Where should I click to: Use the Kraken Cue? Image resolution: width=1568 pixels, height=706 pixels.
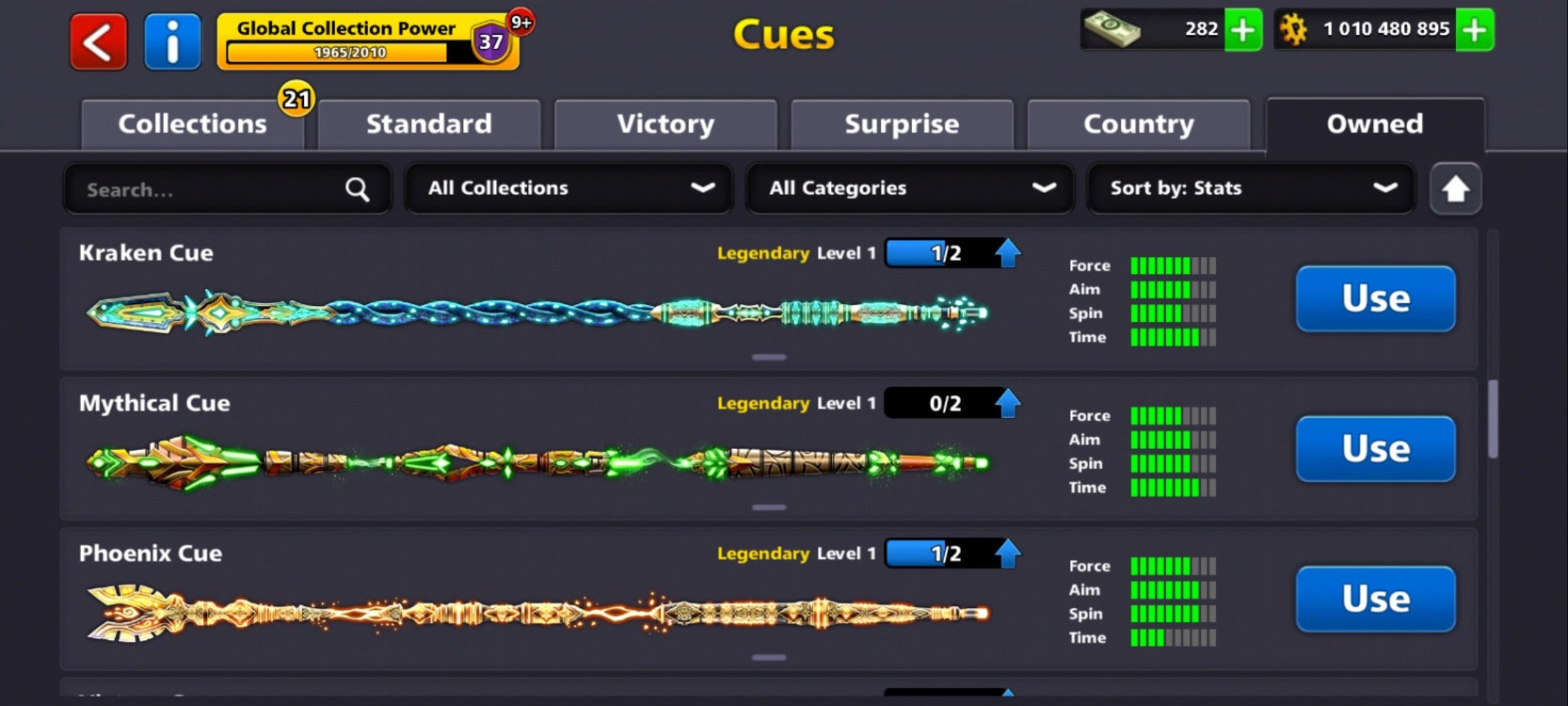click(1374, 299)
